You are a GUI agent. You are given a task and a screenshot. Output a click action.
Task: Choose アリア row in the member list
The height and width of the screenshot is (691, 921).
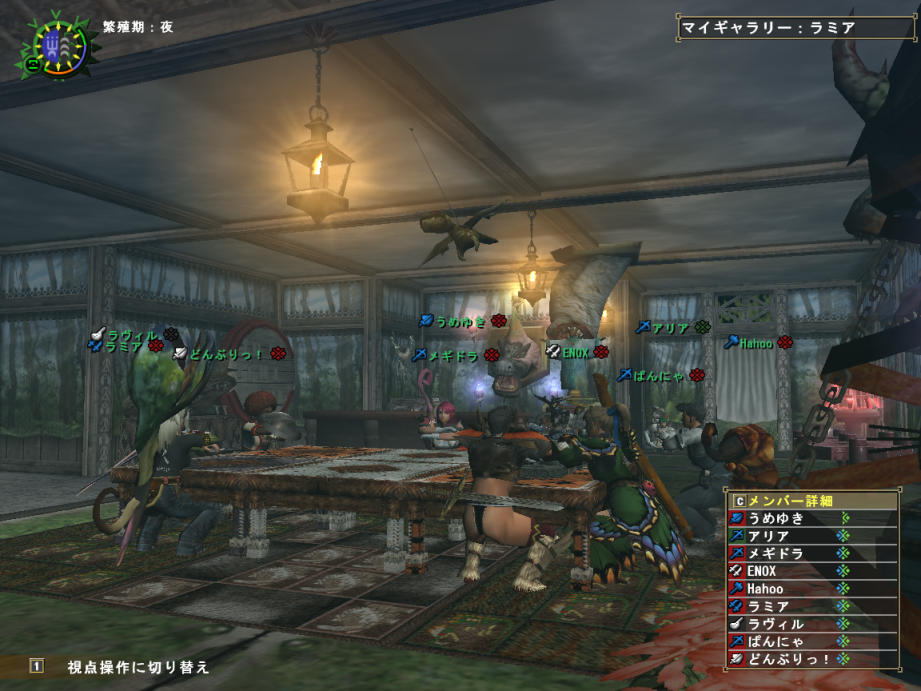click(x=776, y=536)
